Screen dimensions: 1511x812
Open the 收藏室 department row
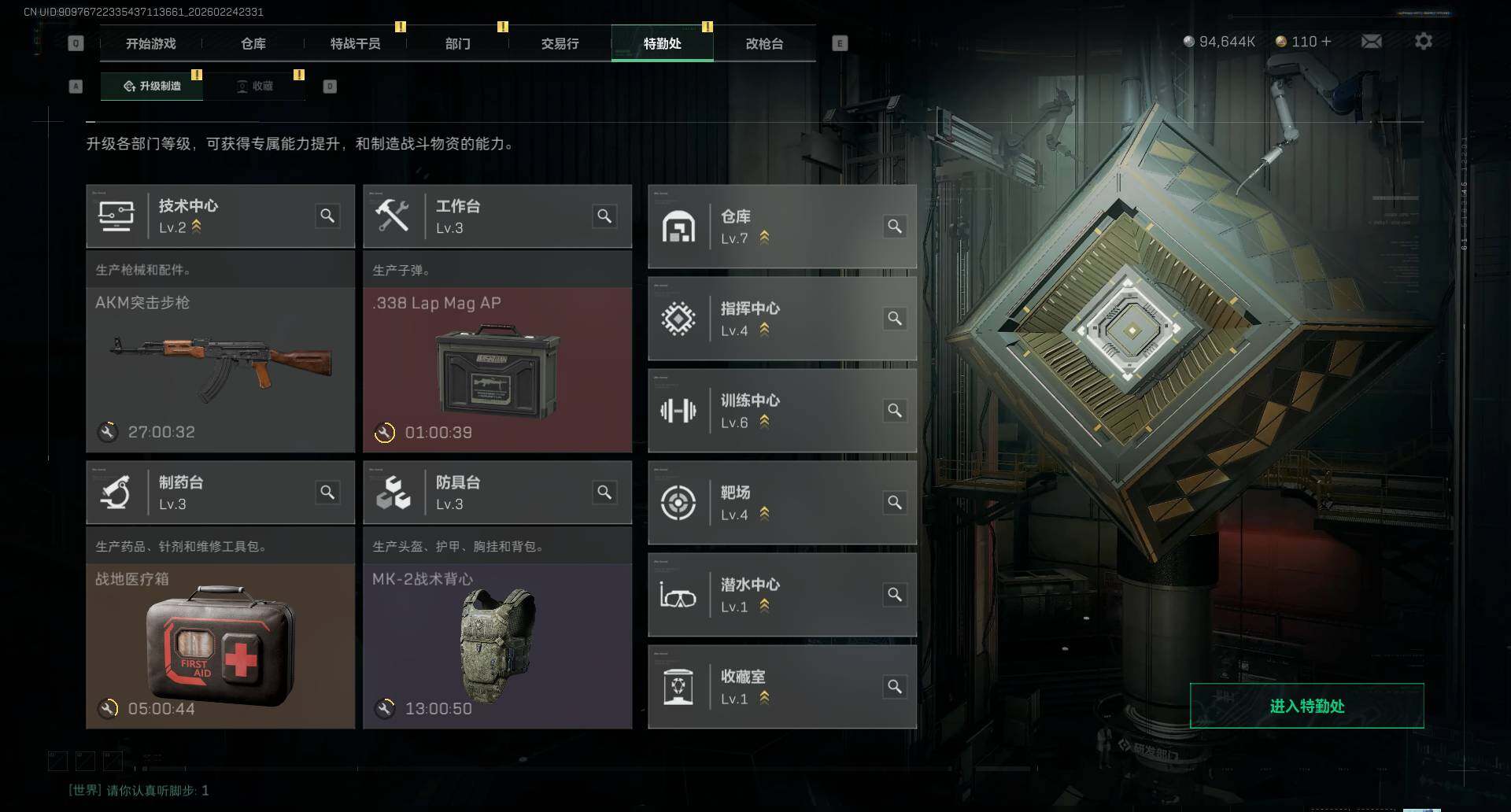click(x=781, y=687)
